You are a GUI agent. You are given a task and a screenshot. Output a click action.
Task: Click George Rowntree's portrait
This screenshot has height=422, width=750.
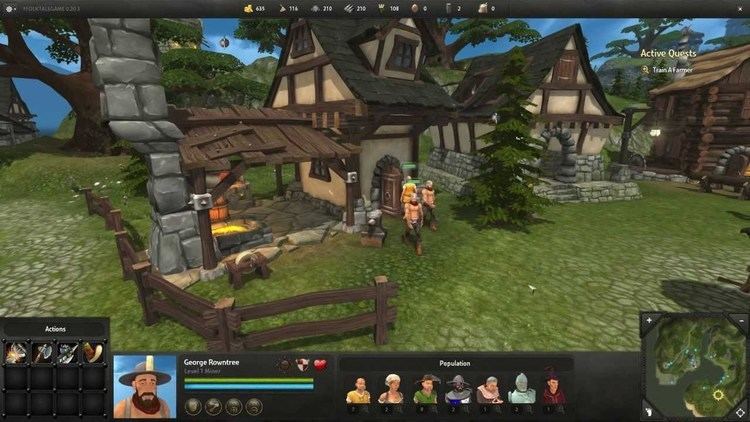[145, 386]
